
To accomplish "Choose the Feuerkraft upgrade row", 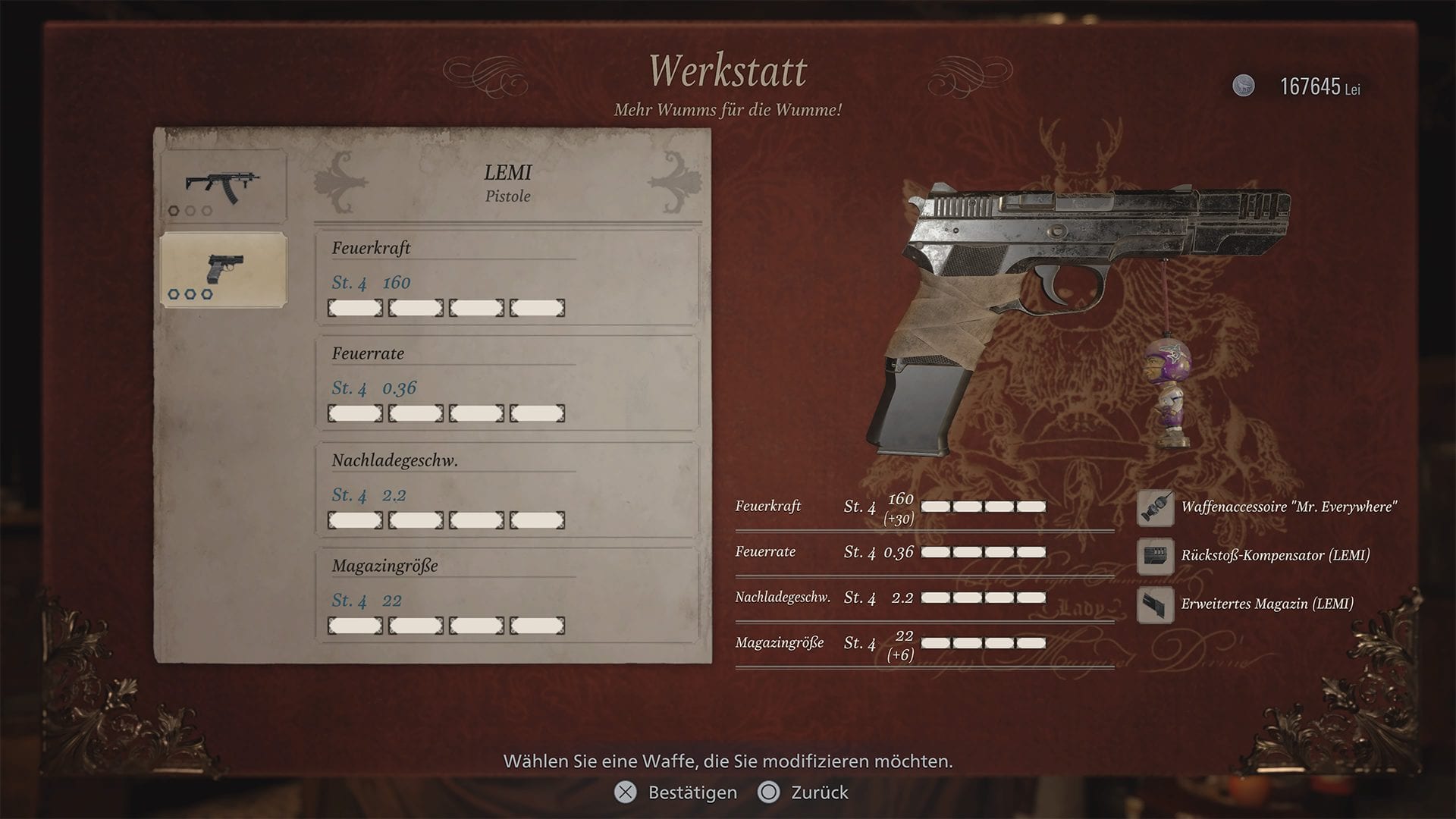I will pyautogui.click(x=507, y=278).
